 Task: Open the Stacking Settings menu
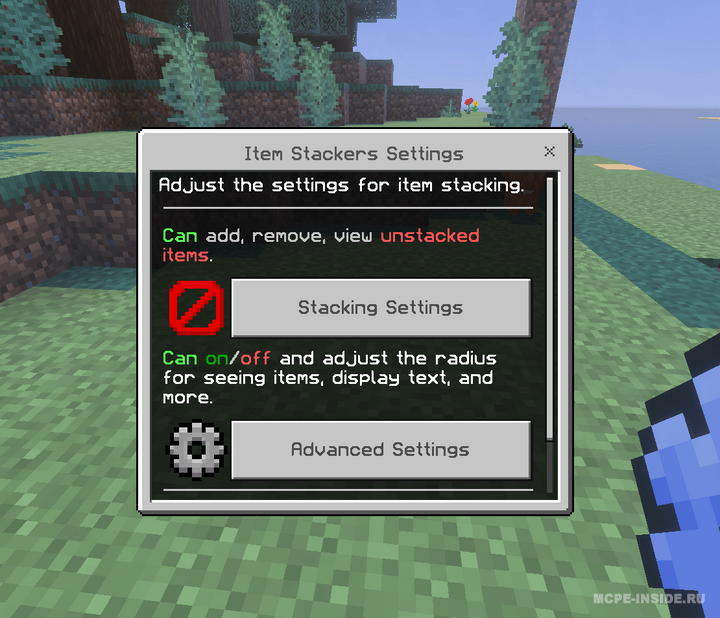click(380, 308)
